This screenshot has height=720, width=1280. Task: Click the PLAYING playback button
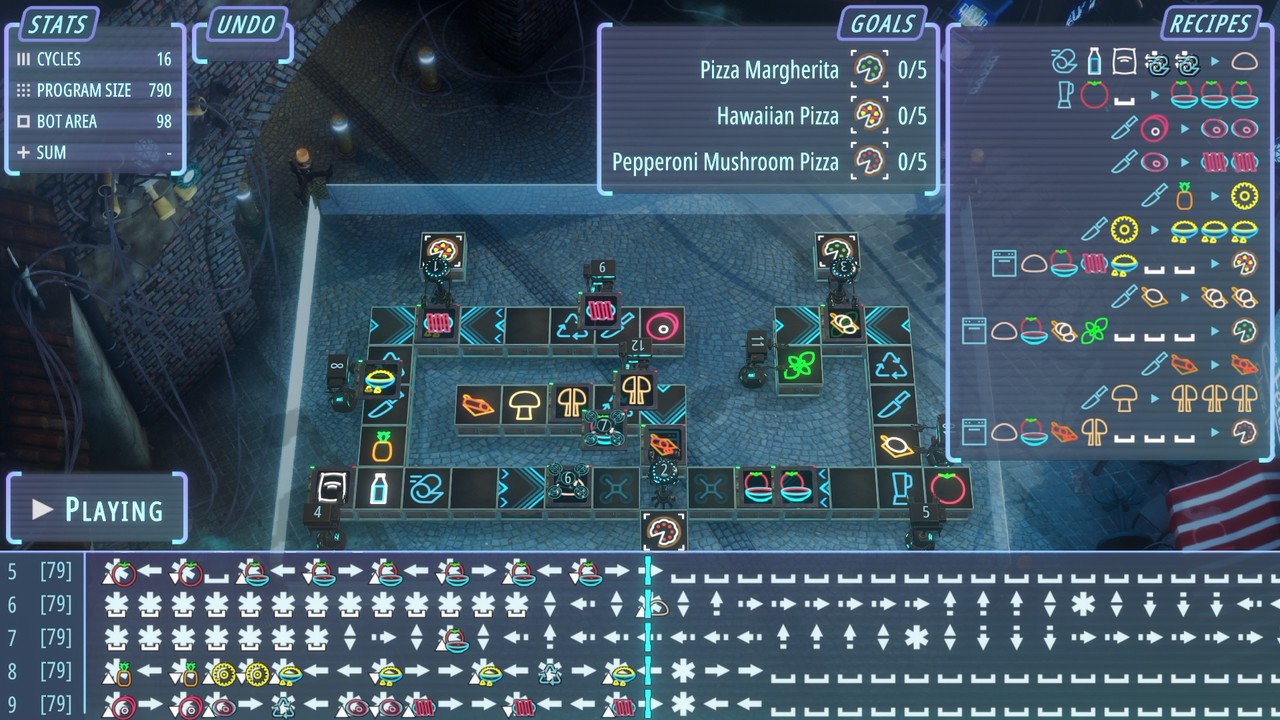tap(96, 509)
